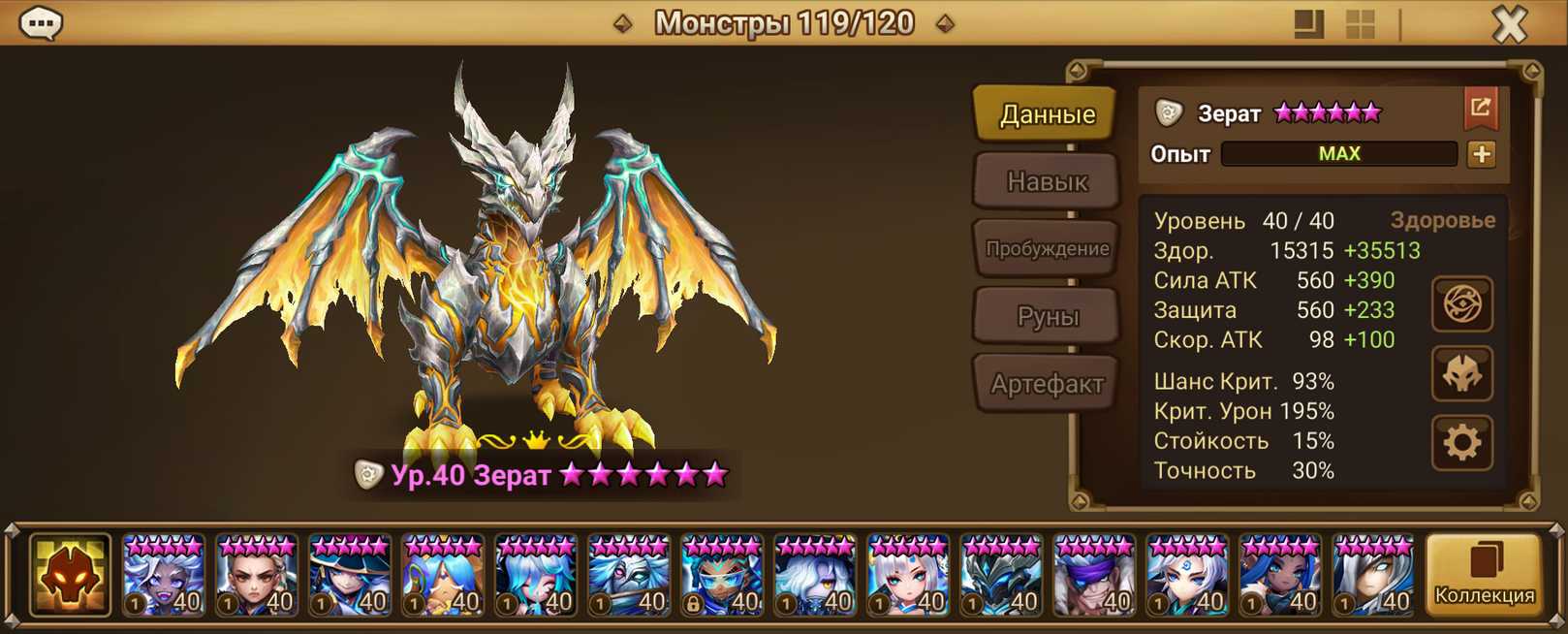Open the chat speech bubble
Screen dimensions: 1568x634
click(41, 22)
